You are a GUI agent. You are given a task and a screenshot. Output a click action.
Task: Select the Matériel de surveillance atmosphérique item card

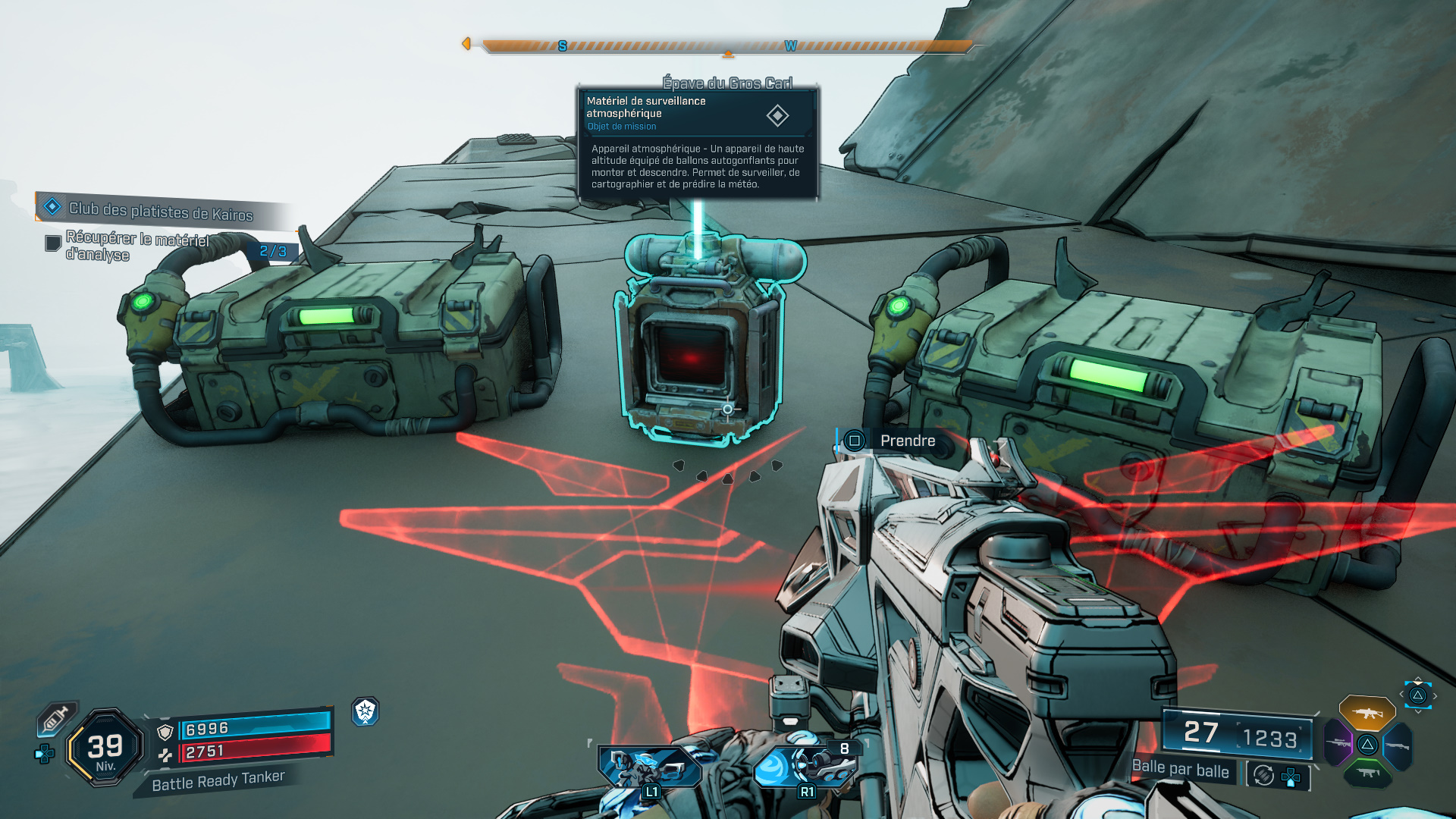point(698,143)
